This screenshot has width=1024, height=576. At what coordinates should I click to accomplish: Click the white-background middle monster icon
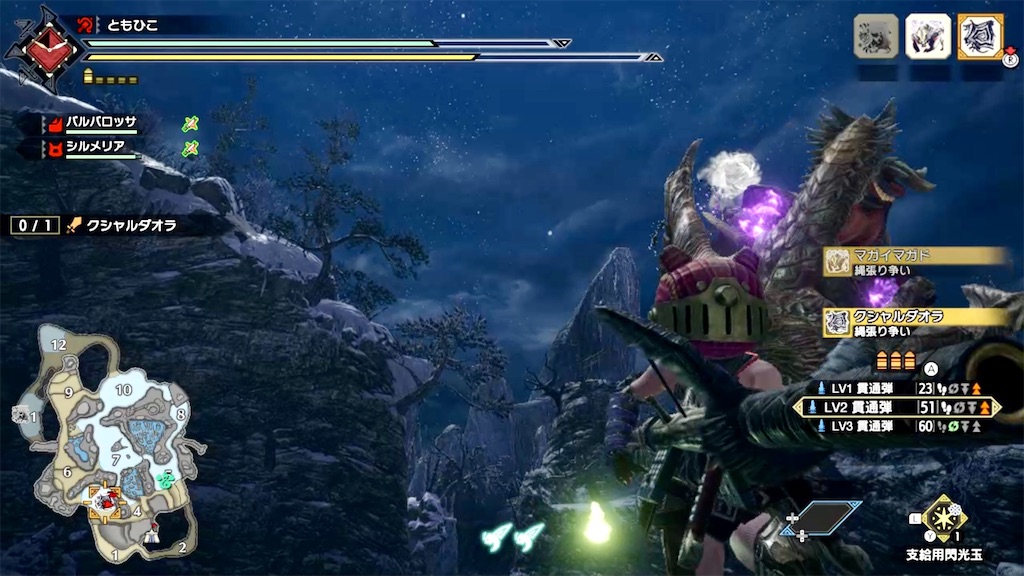click(x=928, y=37)
